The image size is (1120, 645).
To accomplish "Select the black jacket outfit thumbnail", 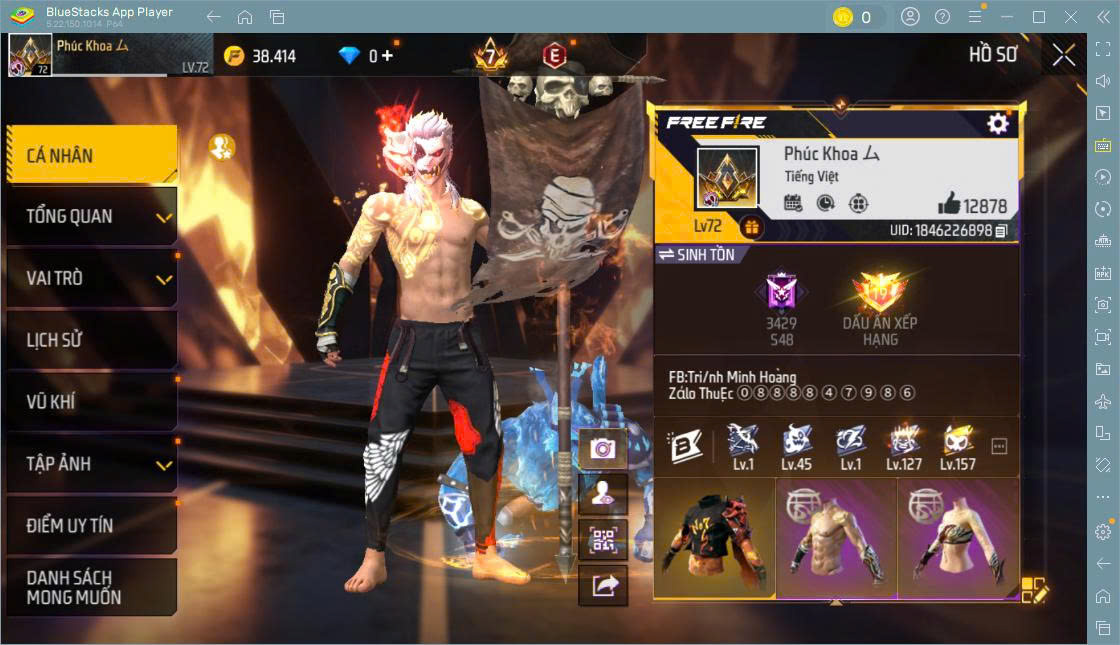I will (x=714, y=540).
